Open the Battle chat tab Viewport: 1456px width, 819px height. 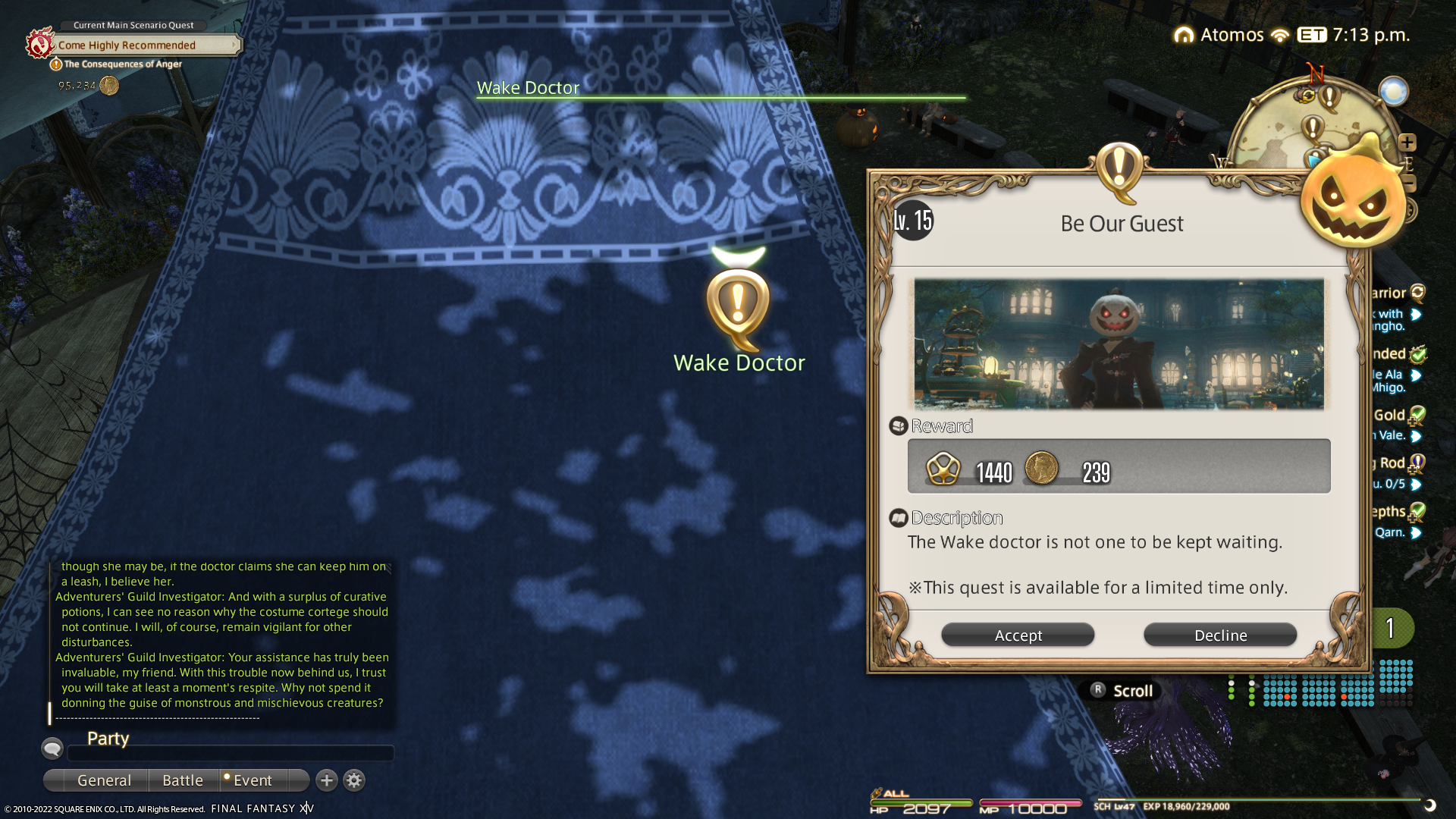tap(183, 780)
